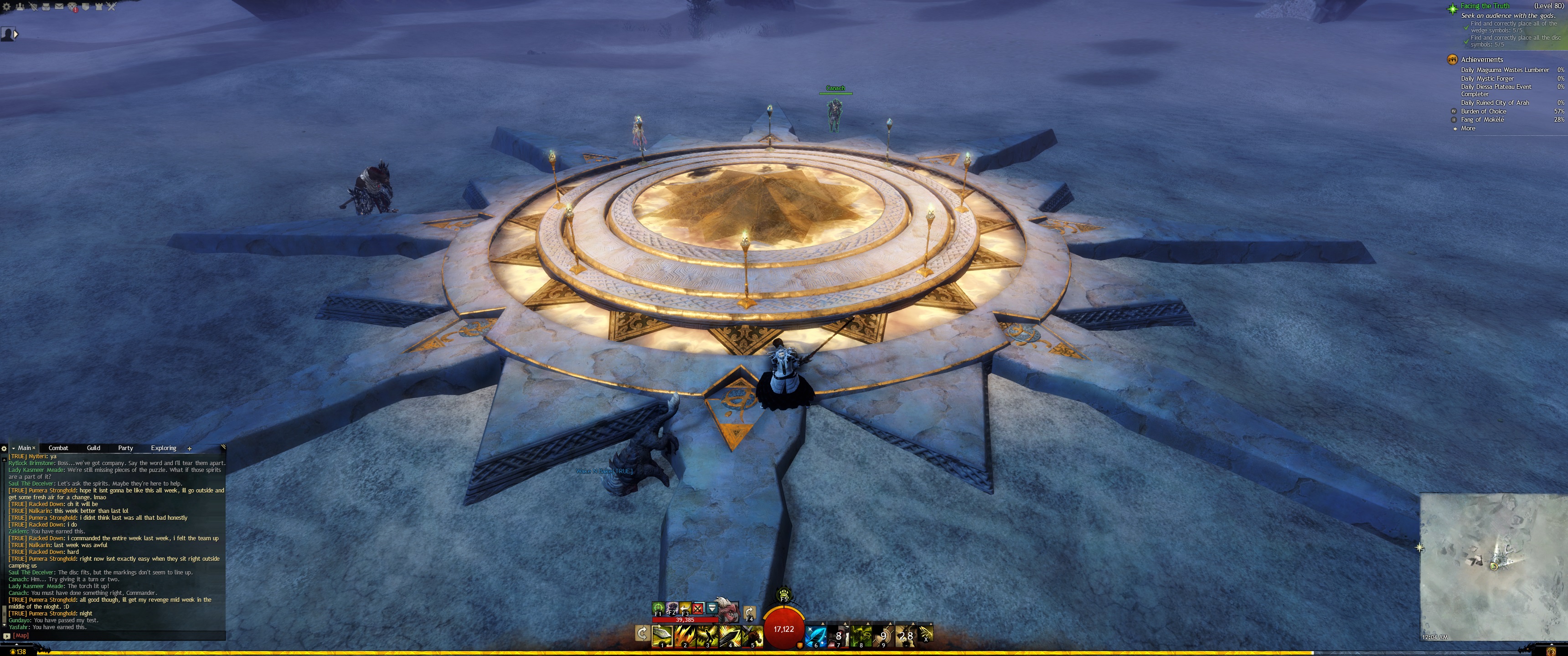Swap pets with the F4 button

(749, 612)
